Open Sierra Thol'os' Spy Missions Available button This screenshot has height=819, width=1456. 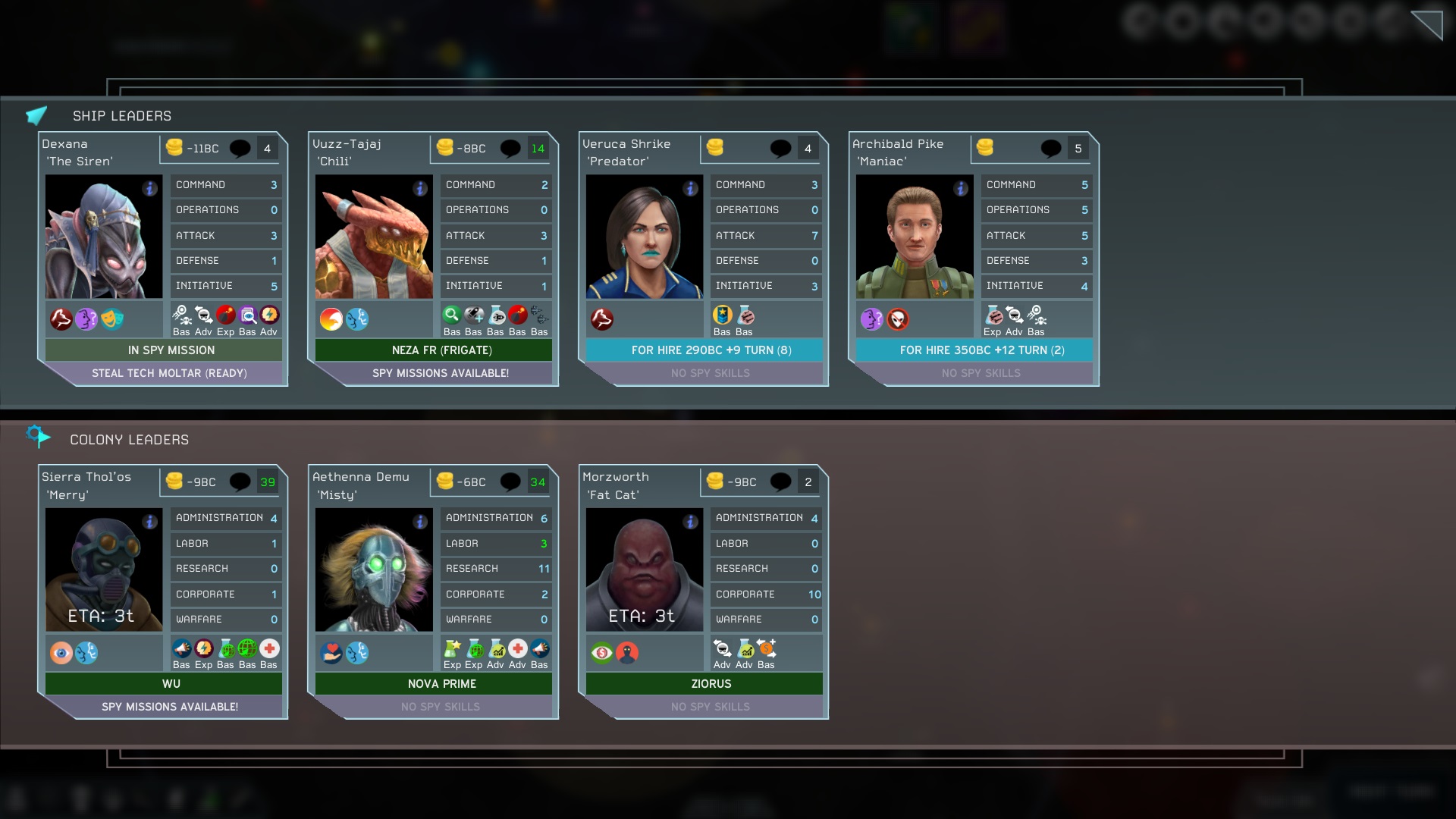point(169,707)
